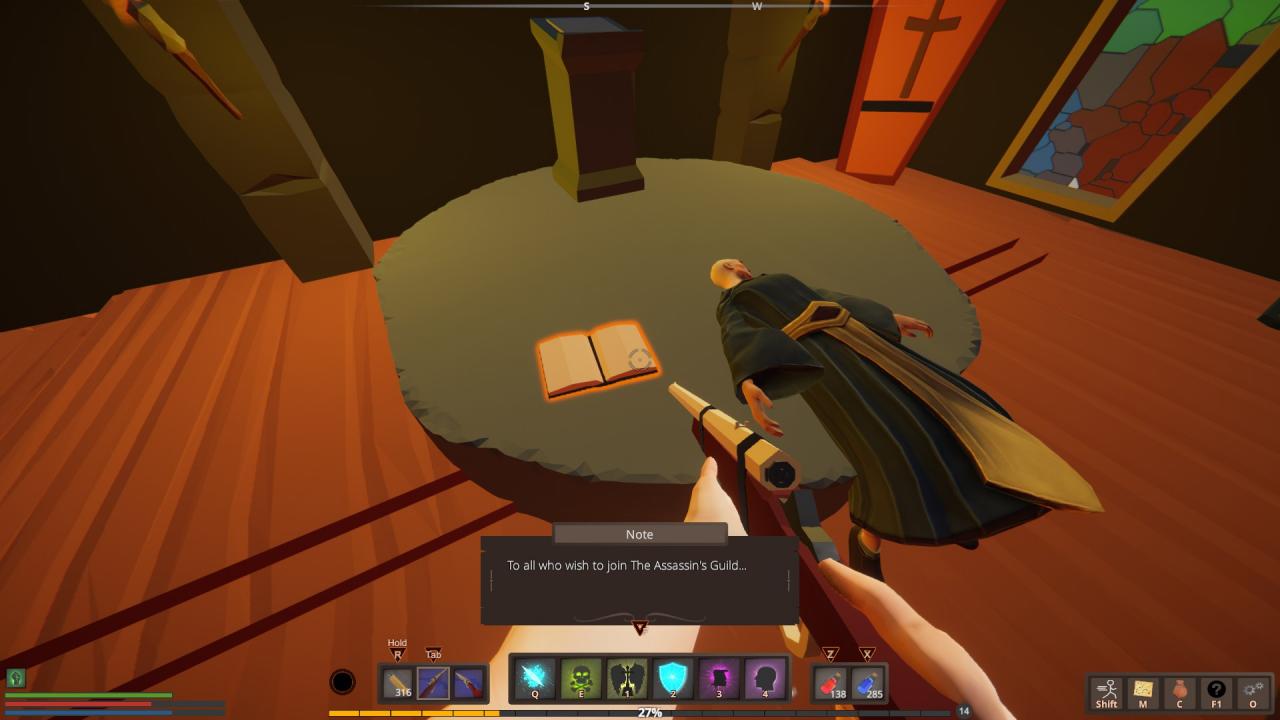Activate the head silhouette ability
The width and height of the screenshot is (1280, 720).
[764, 679]
